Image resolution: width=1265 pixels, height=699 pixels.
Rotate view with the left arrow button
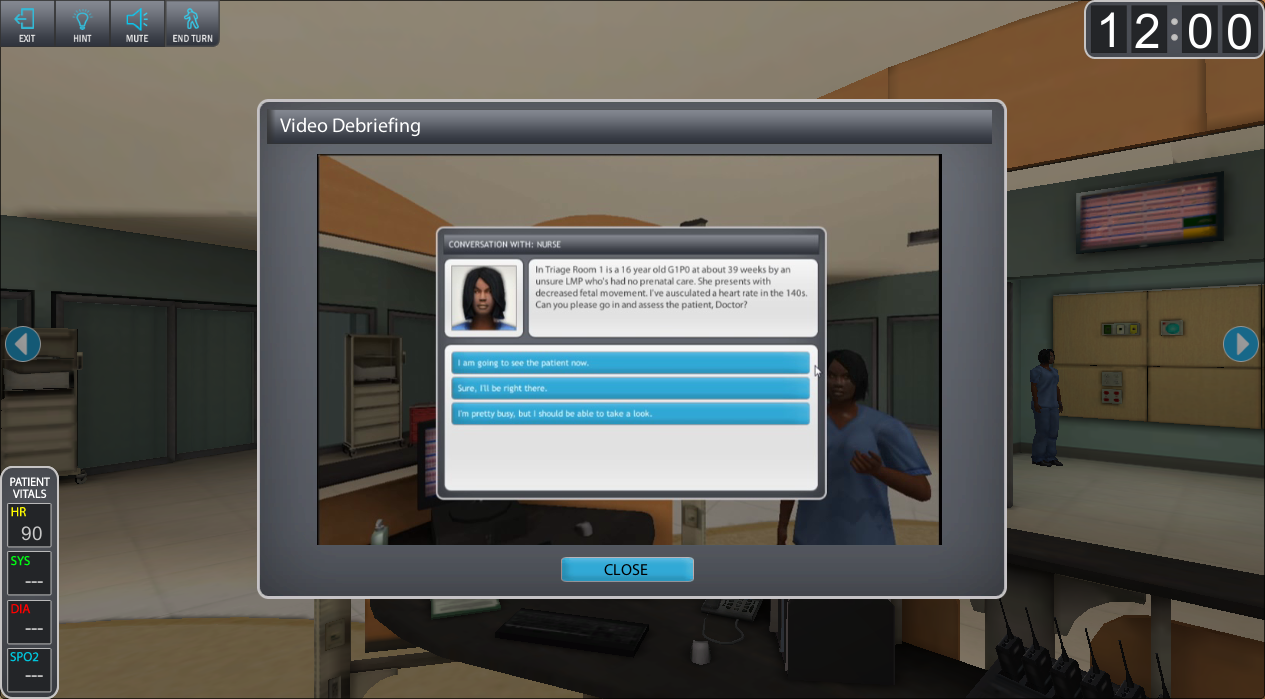pyautogui.click(x=23, y=344)
